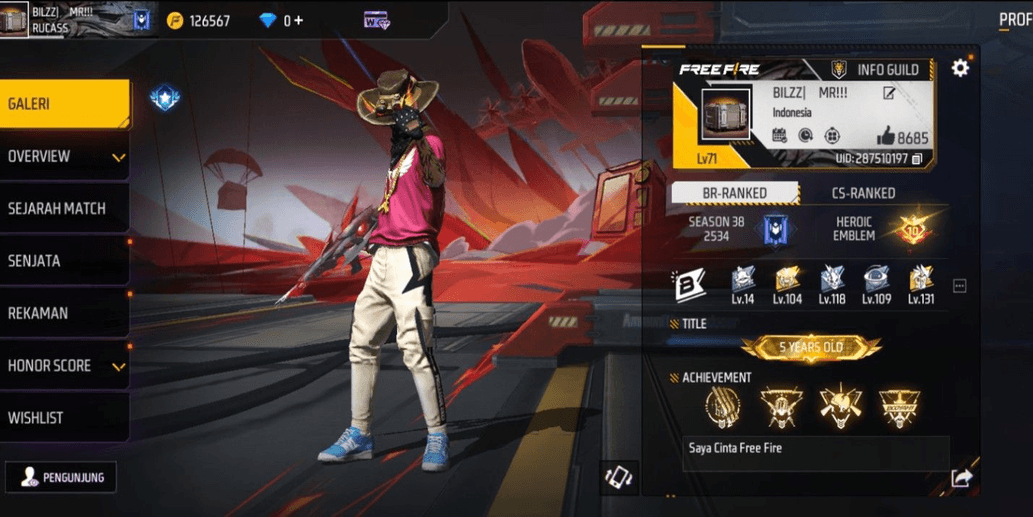
Task: Expand the Honor Score section
Action: click(x=64, y=366)
